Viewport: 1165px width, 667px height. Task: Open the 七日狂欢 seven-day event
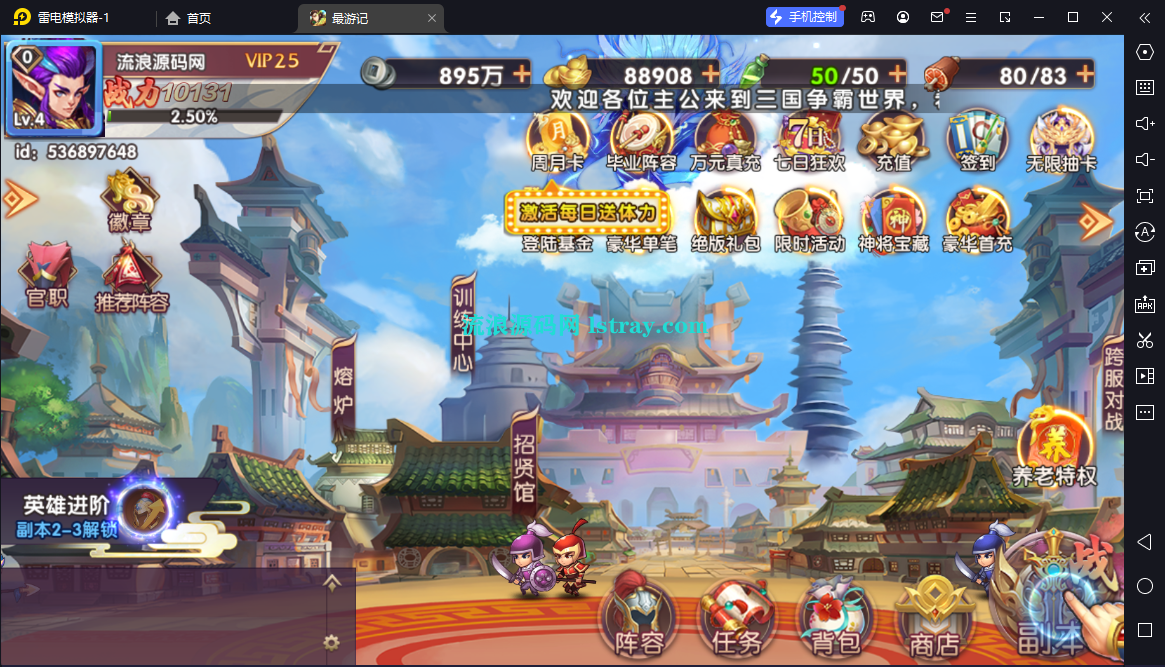click(x=810, y=139)
